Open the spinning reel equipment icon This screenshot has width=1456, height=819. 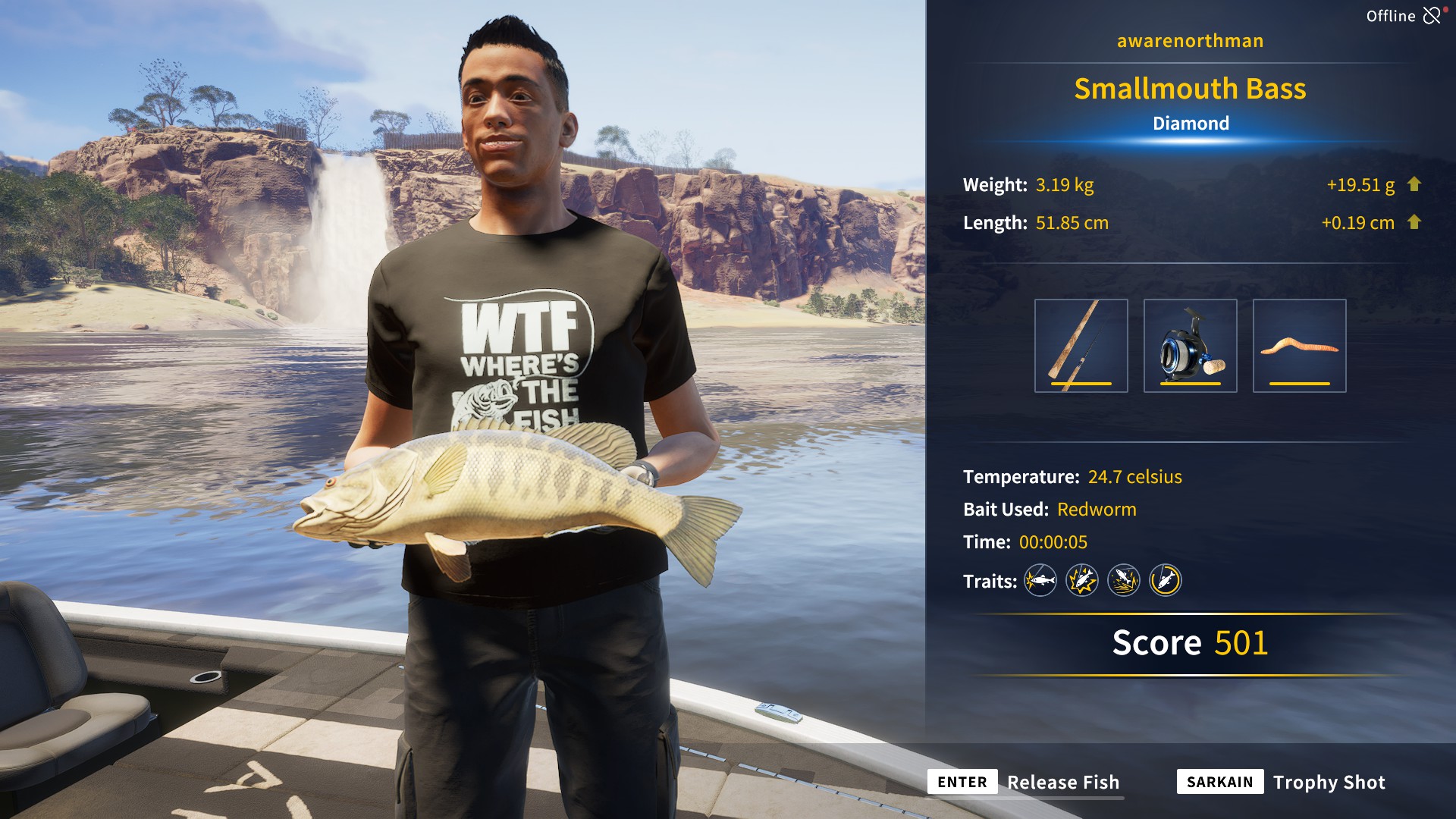[x=1191, y=345]
